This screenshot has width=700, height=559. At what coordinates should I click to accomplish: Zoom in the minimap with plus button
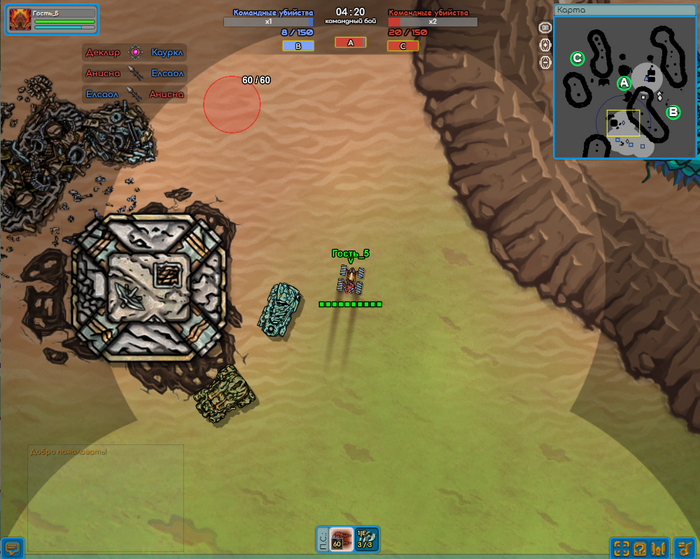(x=545, y=45)
